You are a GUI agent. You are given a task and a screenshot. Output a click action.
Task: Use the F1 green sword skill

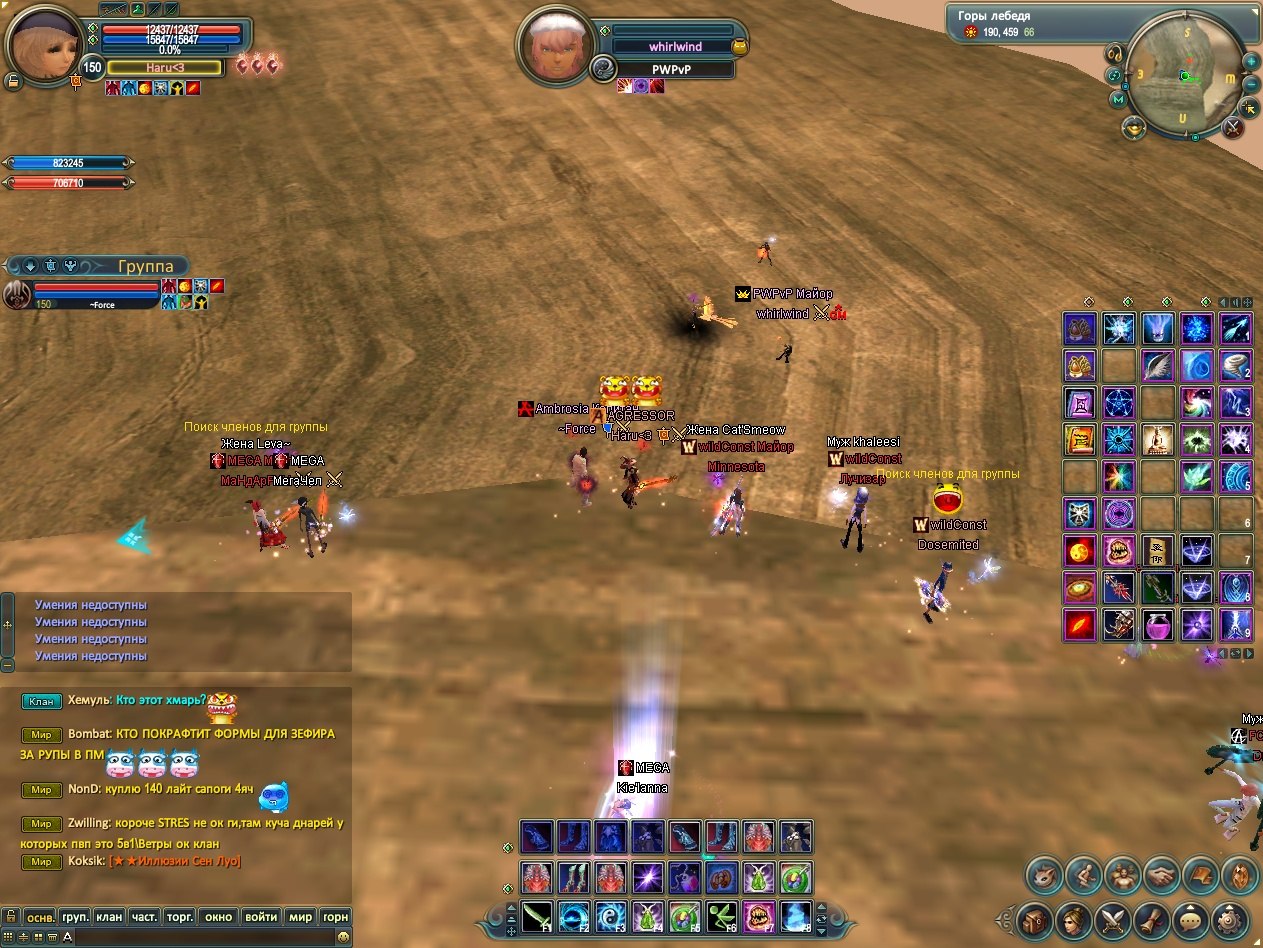(x=537, y=915)
